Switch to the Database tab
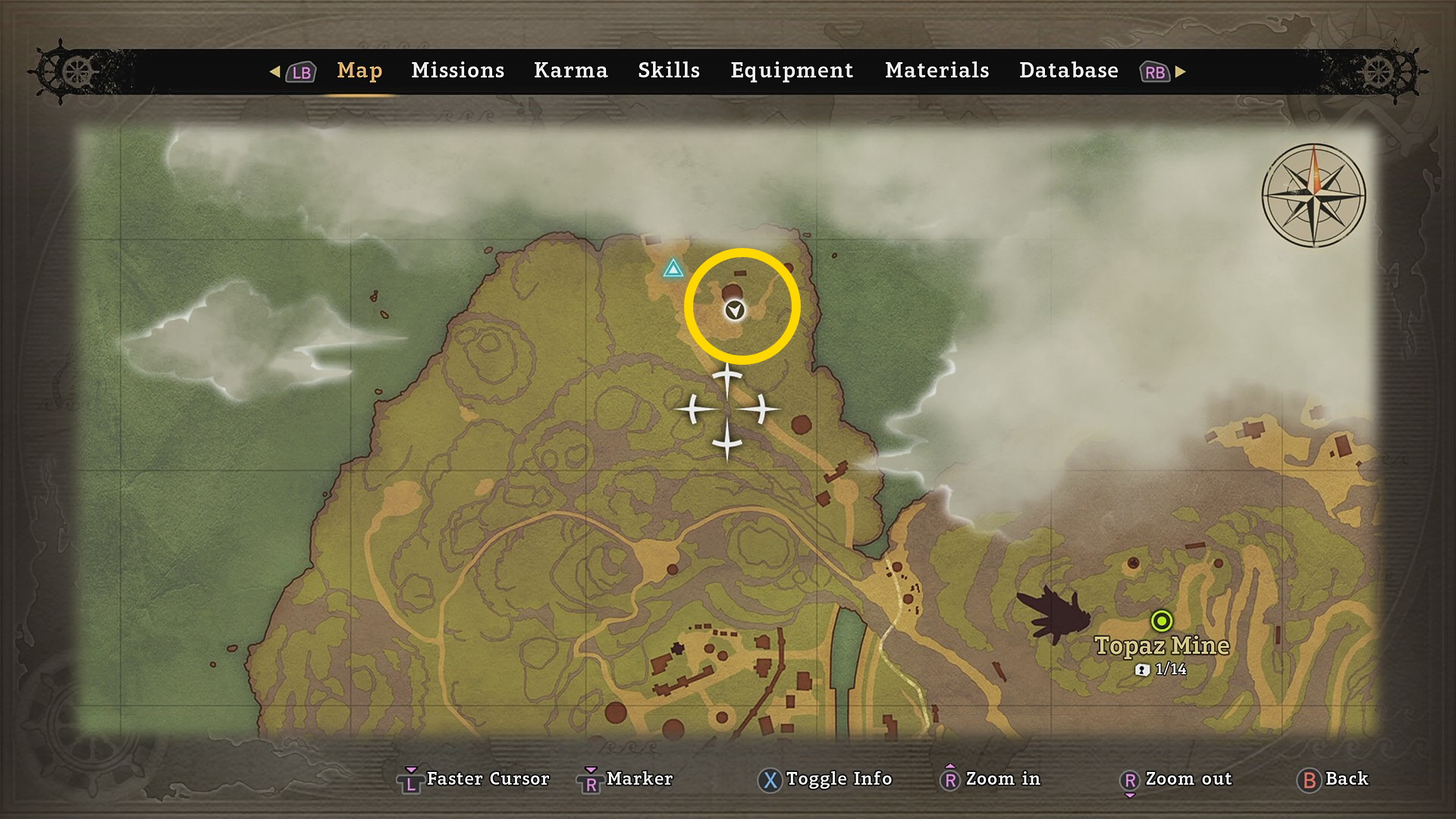The width and height of the screenshot is (1456, 819). click(1068, 71)
